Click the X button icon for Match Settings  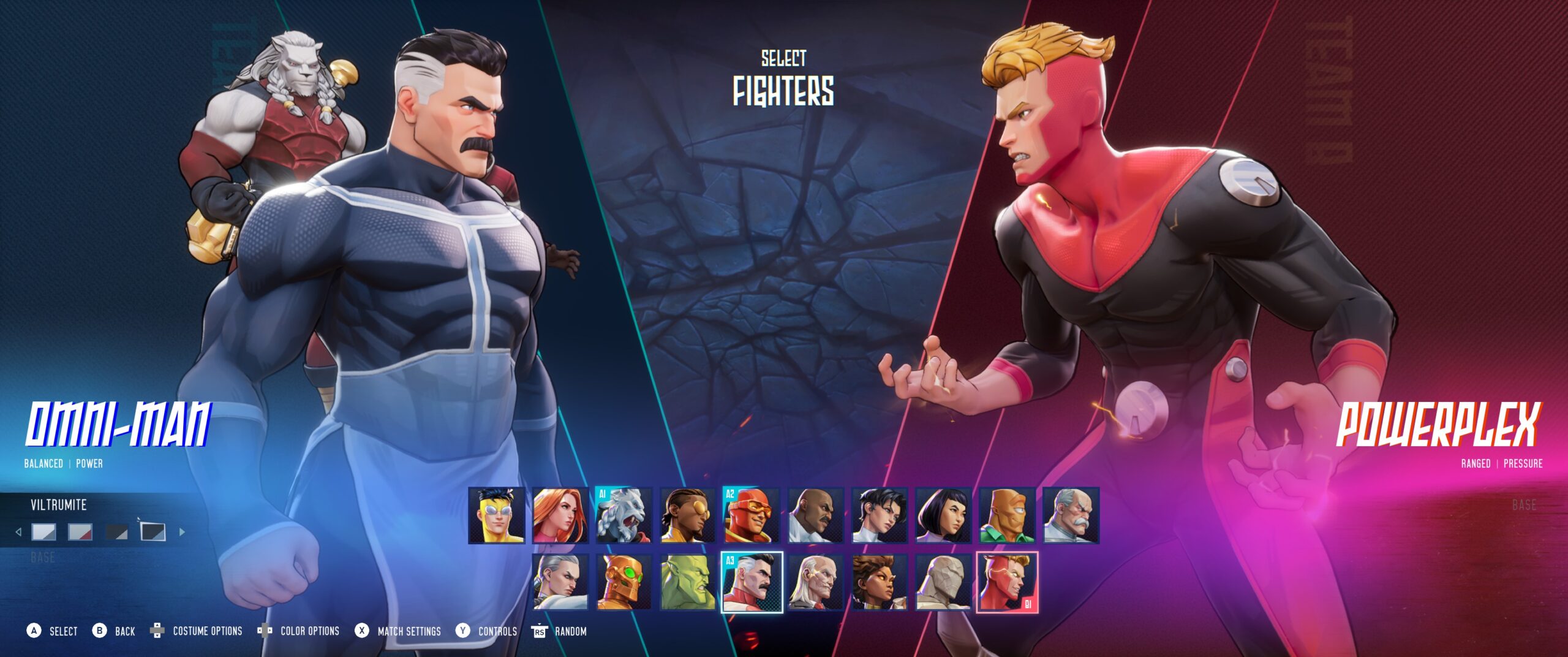click(361, 630)
